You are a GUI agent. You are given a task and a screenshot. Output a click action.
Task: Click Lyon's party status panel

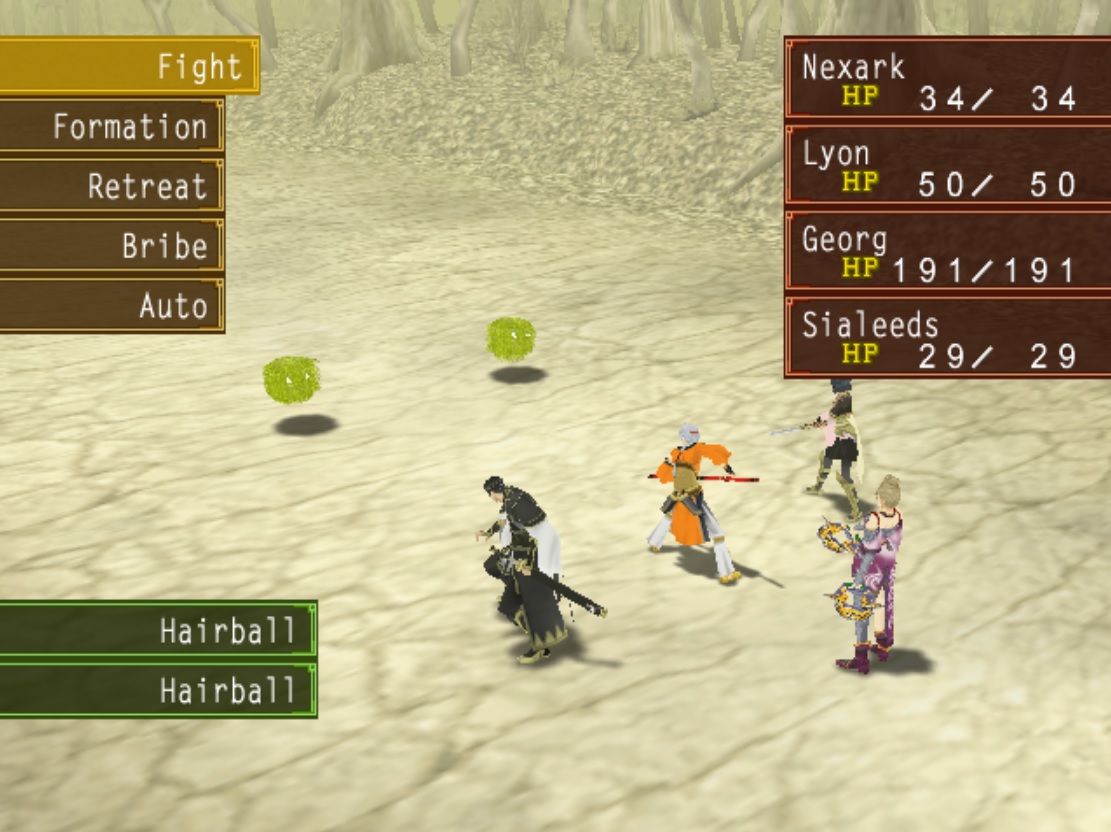(946, 167)
